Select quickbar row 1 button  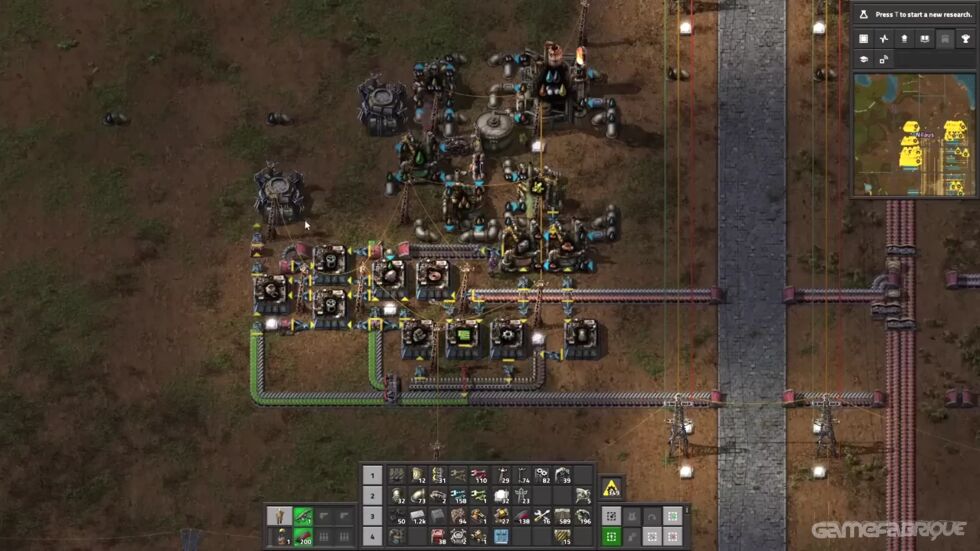372,475
